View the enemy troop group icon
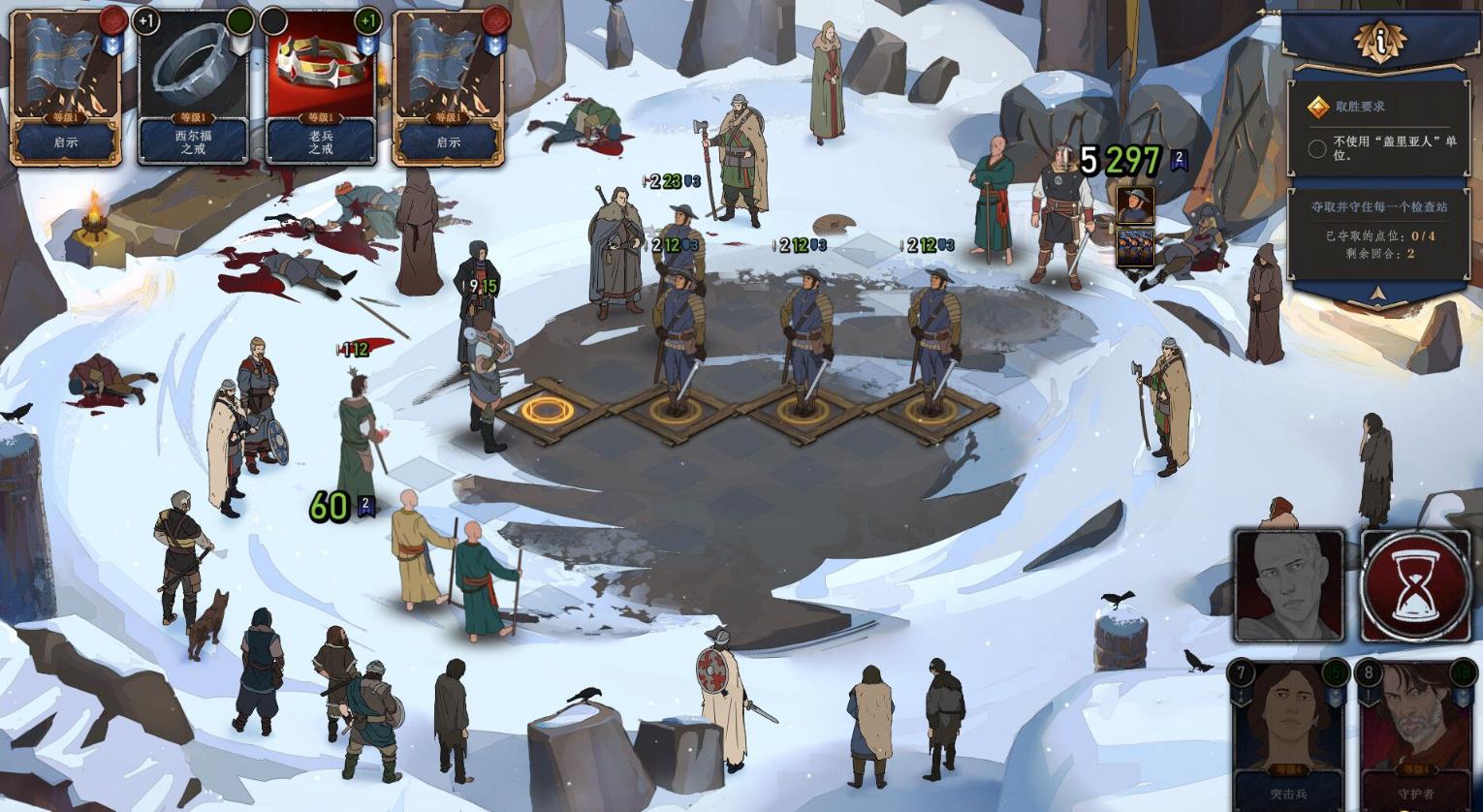The image size is (1483, 812). pos(1134,247)
